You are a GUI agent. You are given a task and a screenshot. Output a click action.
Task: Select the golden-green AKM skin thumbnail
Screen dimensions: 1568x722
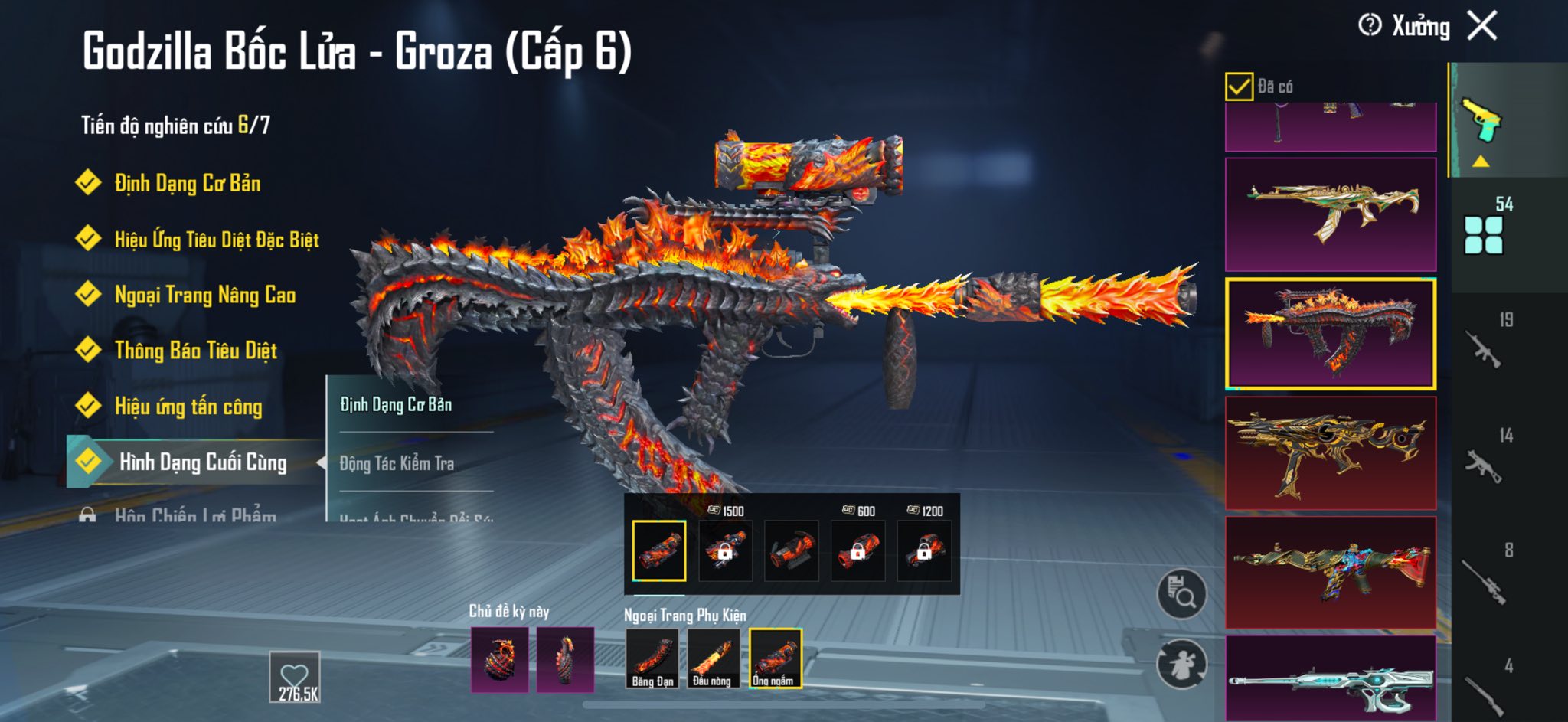click(1331, 214)
